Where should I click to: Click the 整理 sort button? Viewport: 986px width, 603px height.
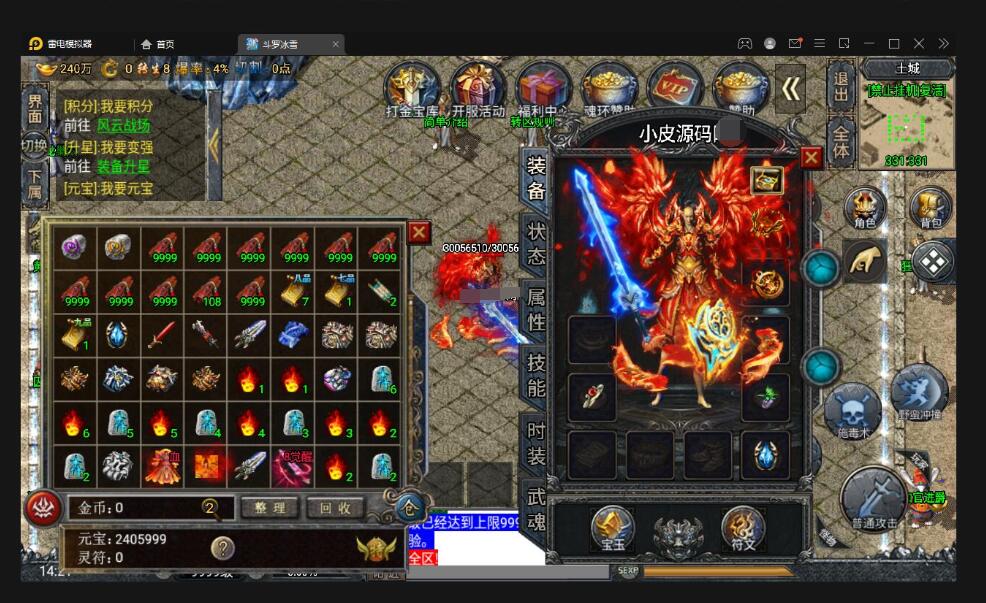pyautogui.click(x=270, y=508)
